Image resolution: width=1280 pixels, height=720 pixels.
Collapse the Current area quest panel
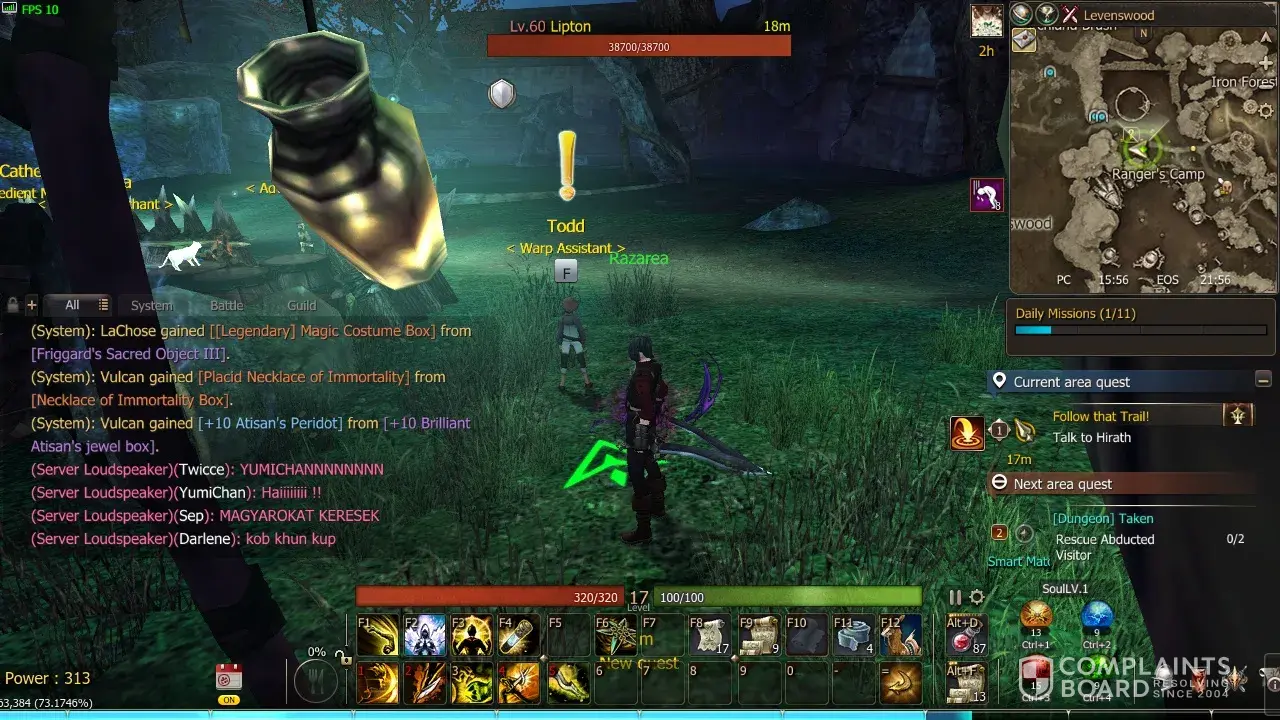(1263, 380)
